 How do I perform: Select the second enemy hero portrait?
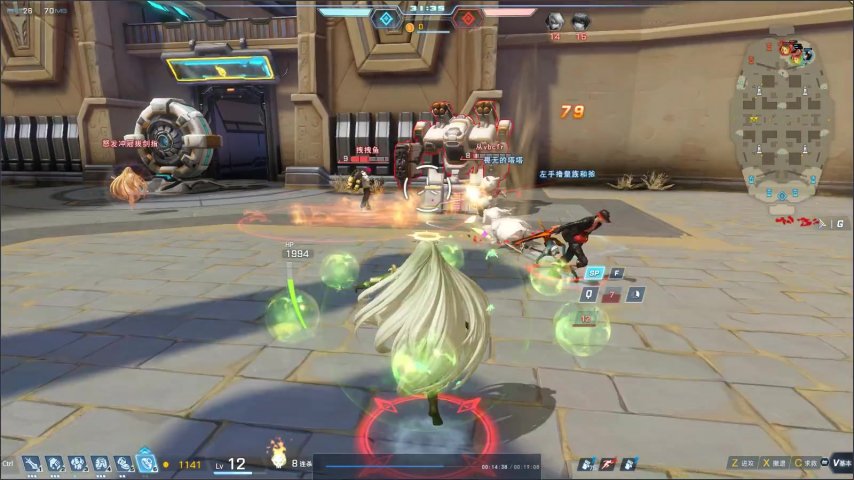tap(580, 21)
